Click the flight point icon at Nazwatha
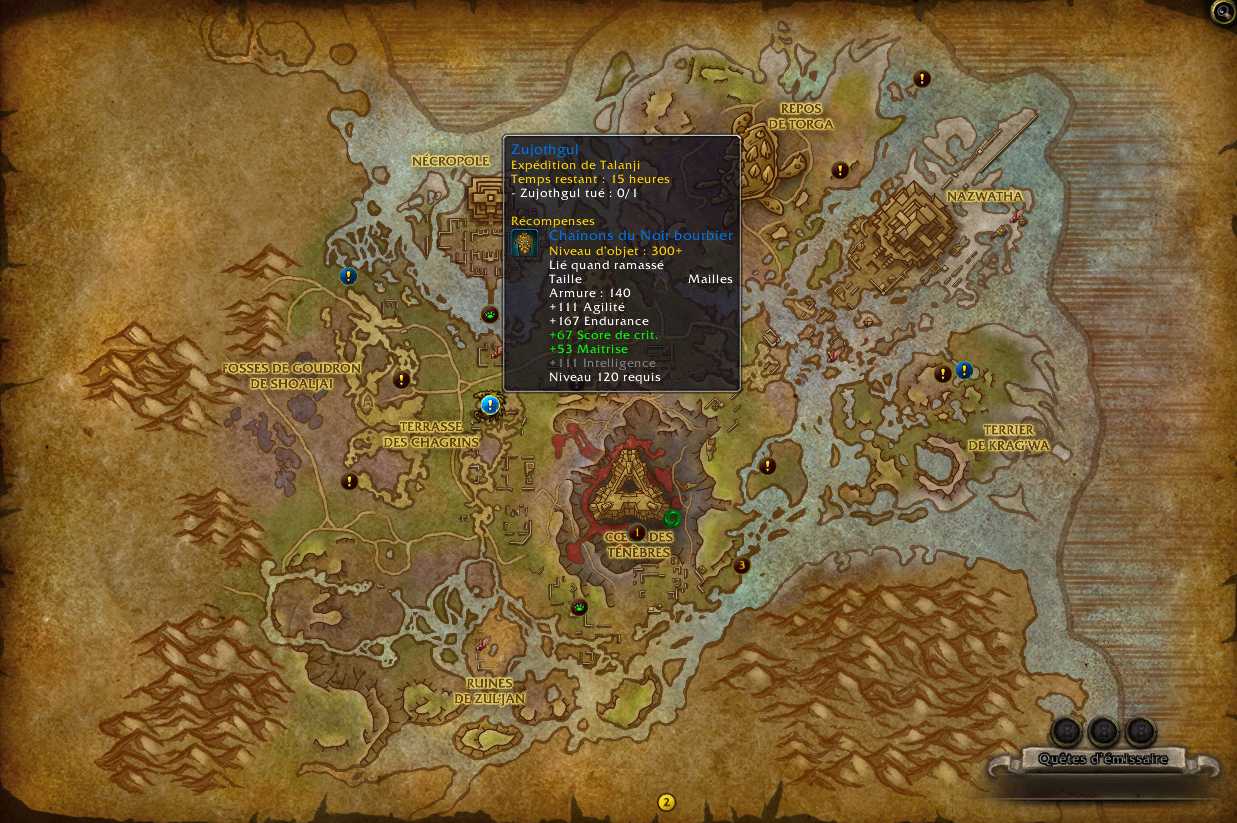The height and width of the screenshot is (823, 1237). pos(1017,217)
